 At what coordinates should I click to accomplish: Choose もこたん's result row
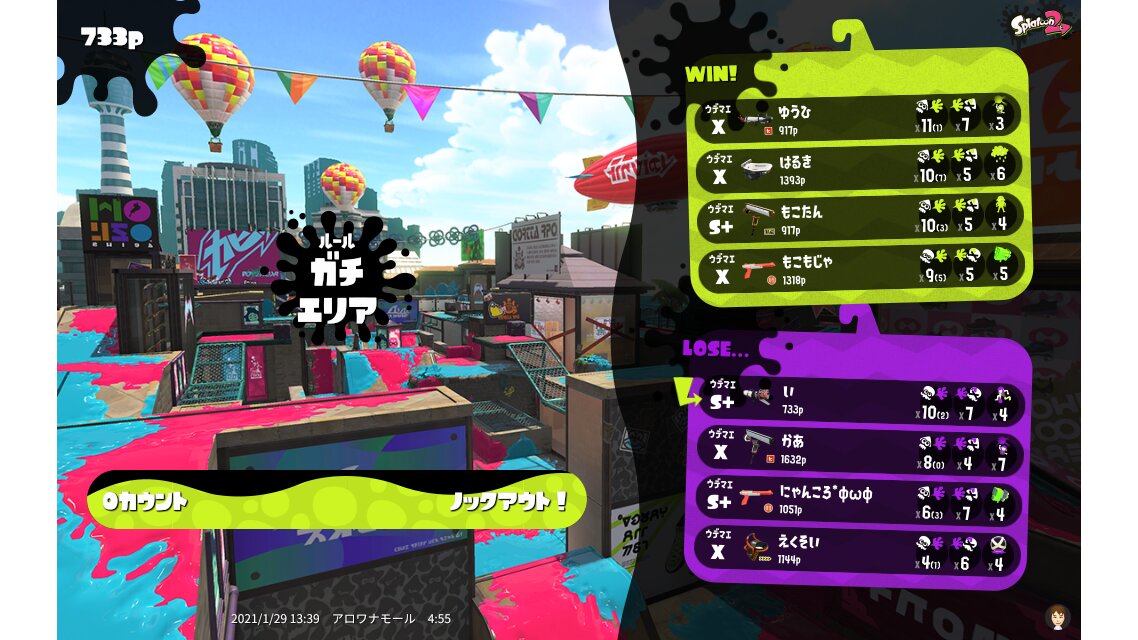pyautogui.click(x=860, y=217)
